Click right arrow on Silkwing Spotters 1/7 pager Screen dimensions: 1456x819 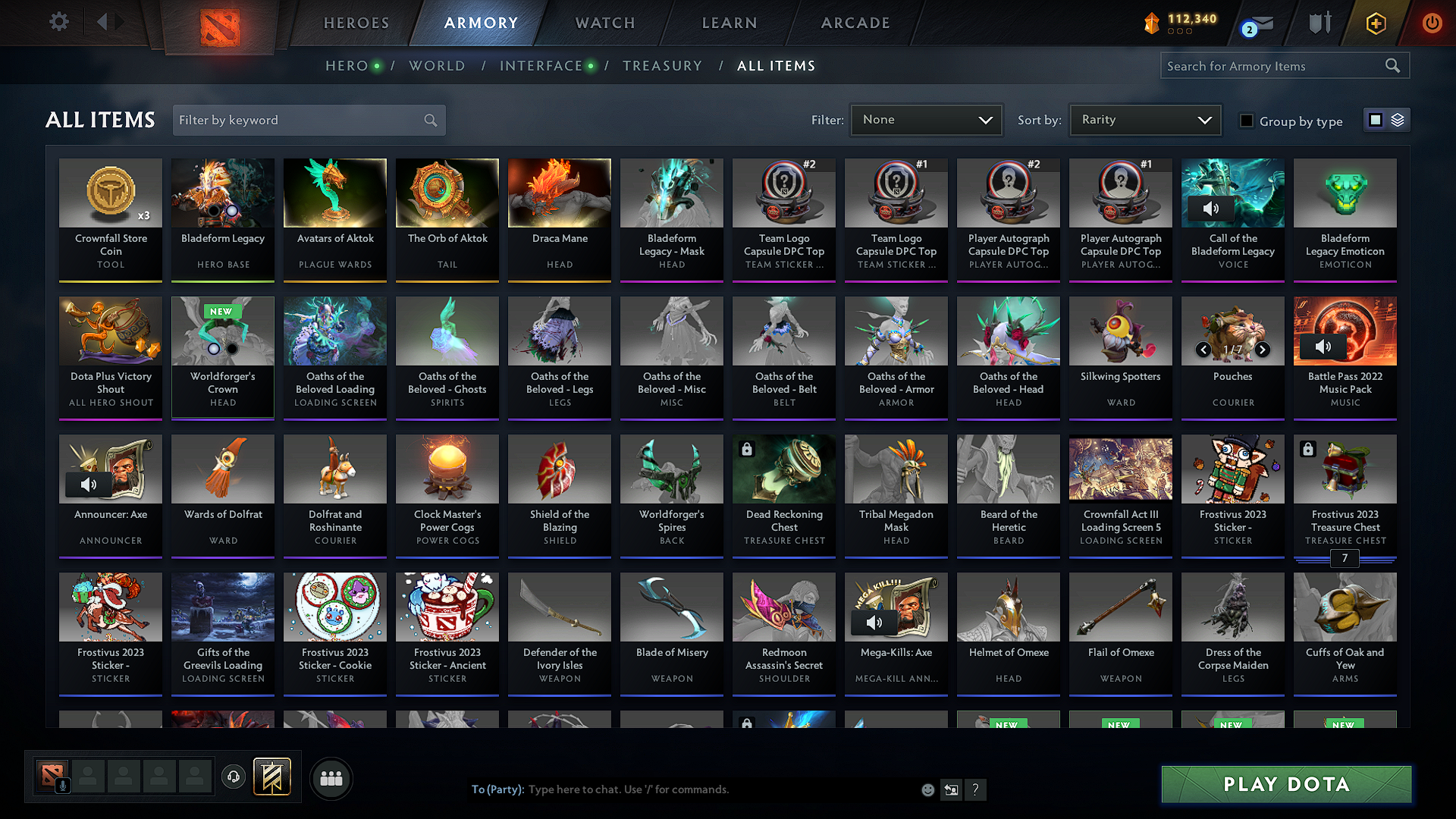1263,350
